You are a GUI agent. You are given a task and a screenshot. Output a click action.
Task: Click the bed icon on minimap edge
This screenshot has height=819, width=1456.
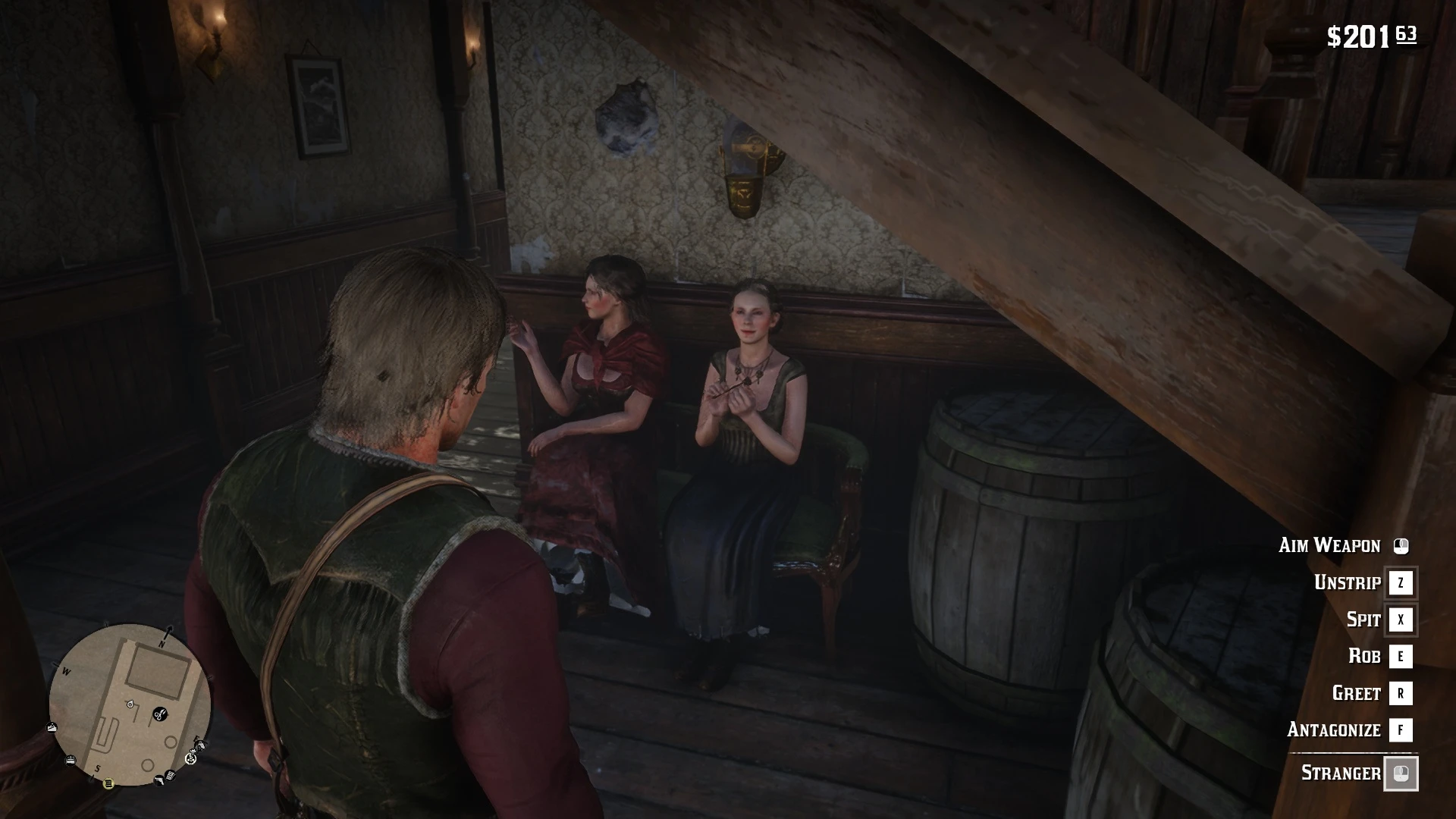point(71,759)
